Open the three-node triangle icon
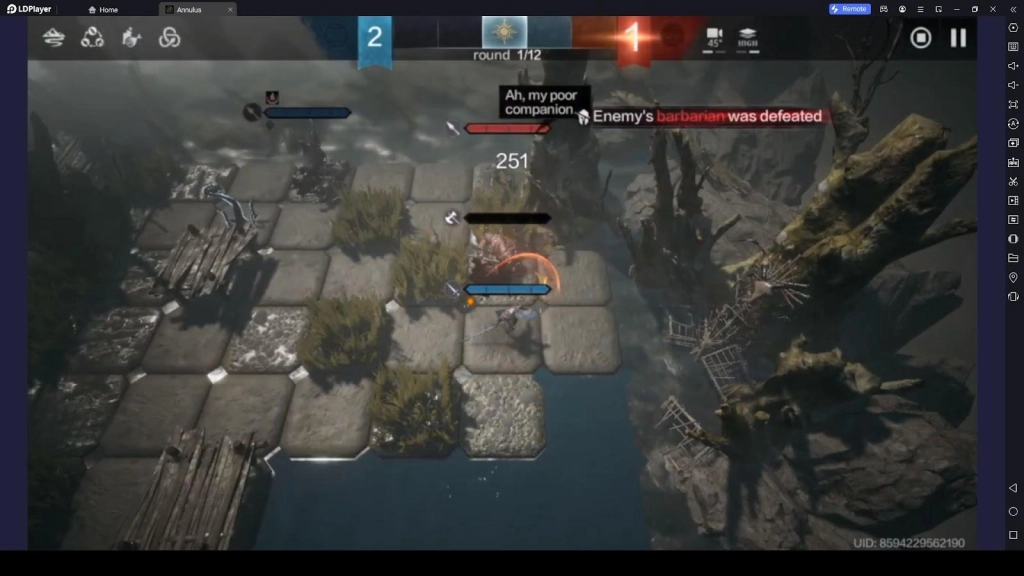The image size is (1024, 576). 92,38
